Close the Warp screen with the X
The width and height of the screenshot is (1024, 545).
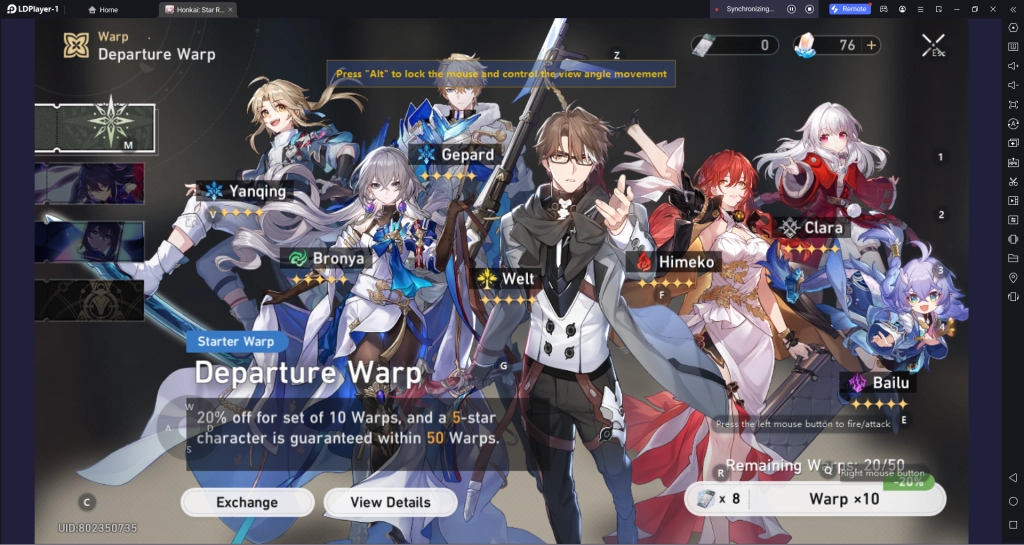pos(933,45)
